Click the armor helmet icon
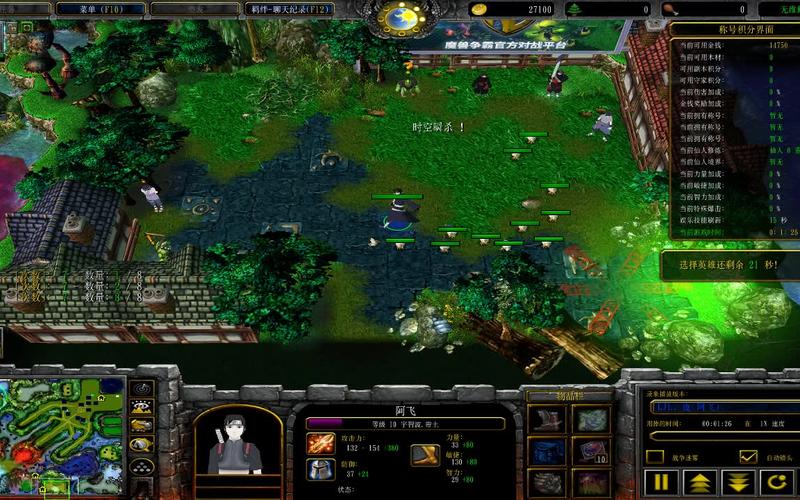 [x=321, y=469]
